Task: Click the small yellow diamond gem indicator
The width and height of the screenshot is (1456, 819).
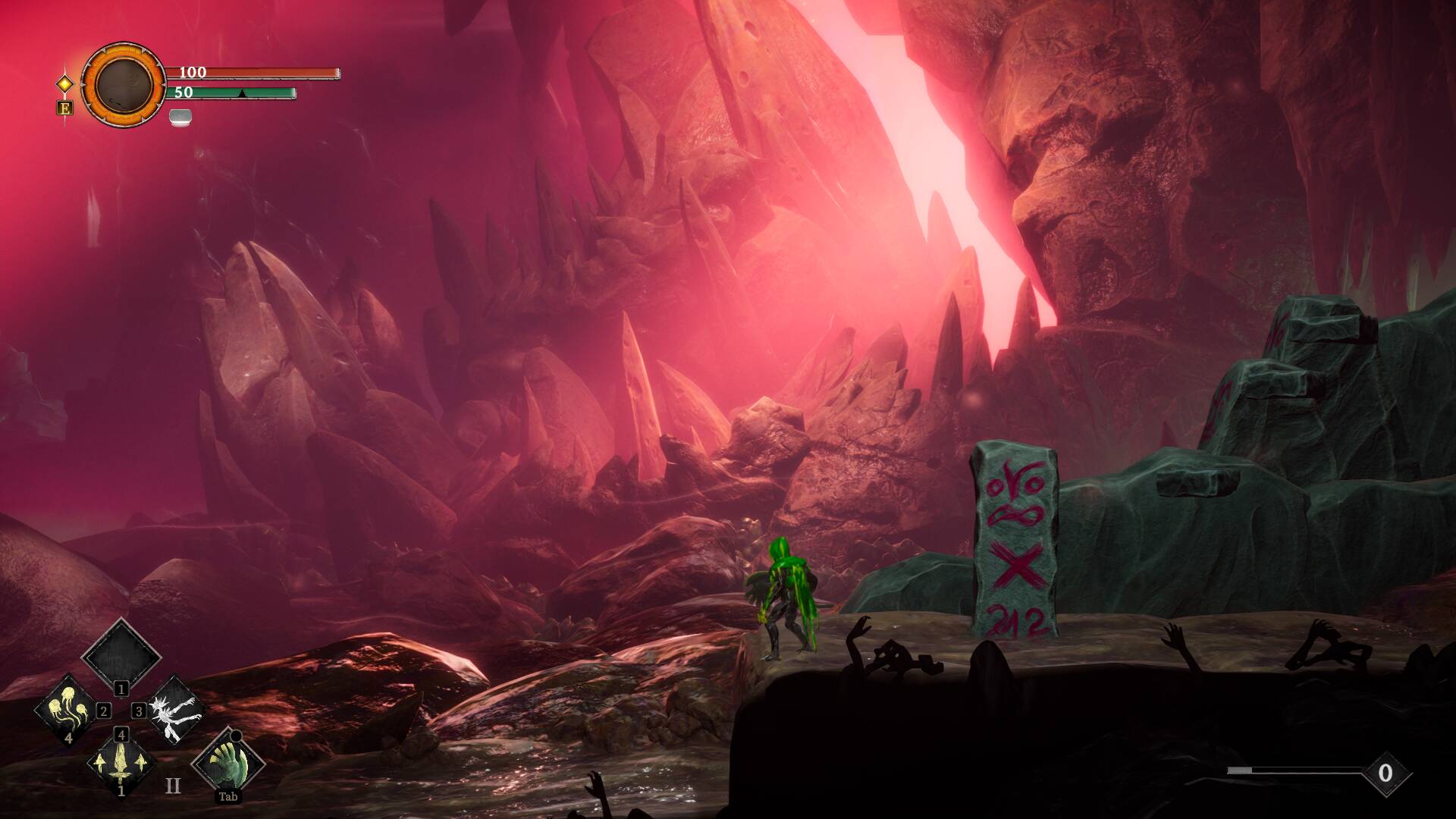Action: click(x=64, y=83)
